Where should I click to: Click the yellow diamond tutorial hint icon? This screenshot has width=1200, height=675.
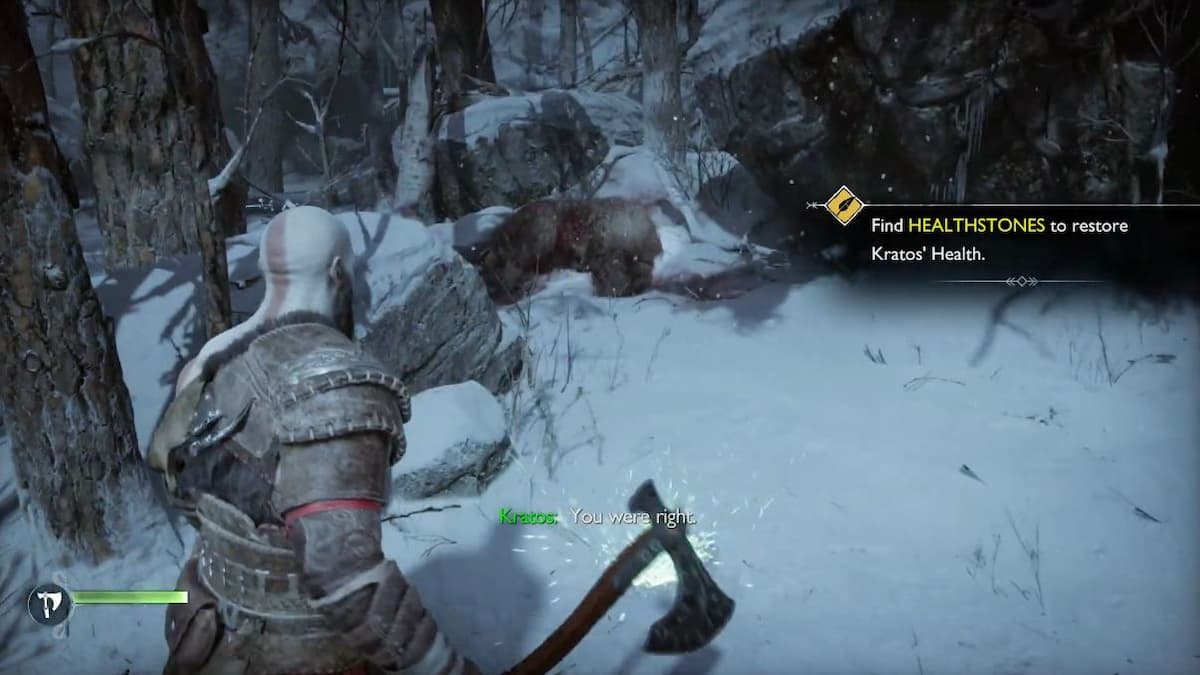845,206
